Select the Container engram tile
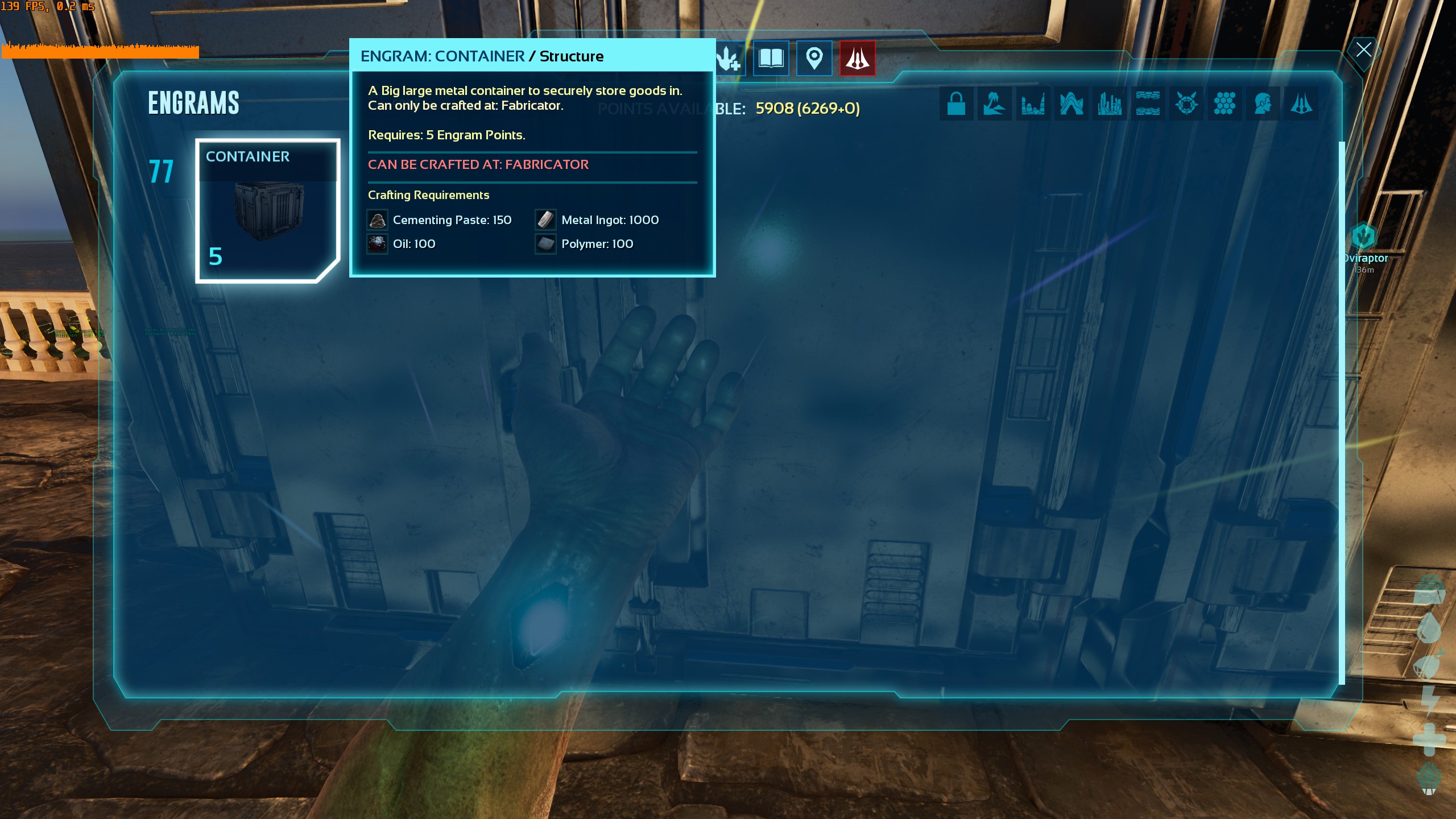Screen dimensions: 1456x819 click(x=267, y=210)
